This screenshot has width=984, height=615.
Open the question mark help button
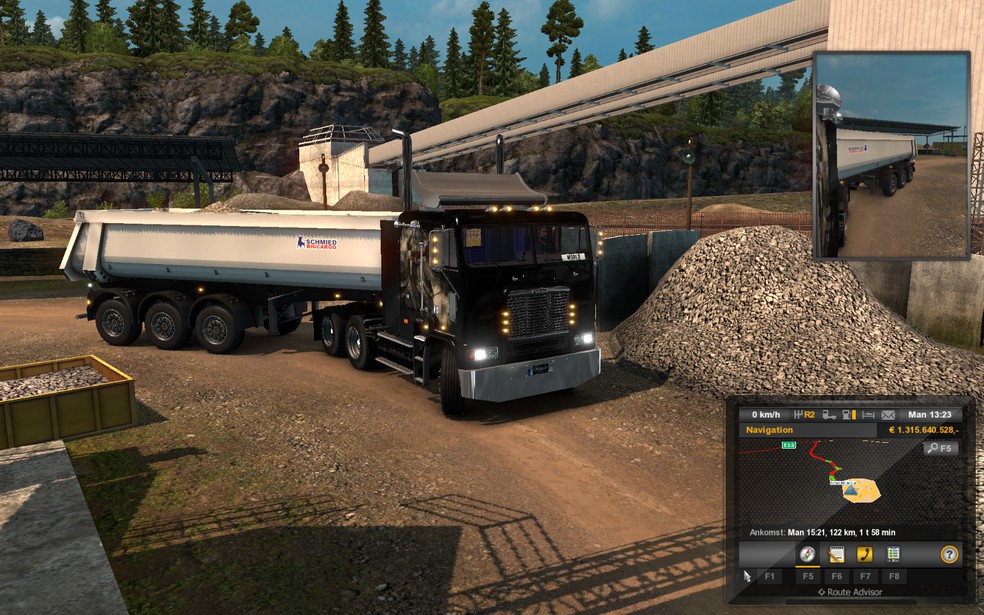[949, 554]
